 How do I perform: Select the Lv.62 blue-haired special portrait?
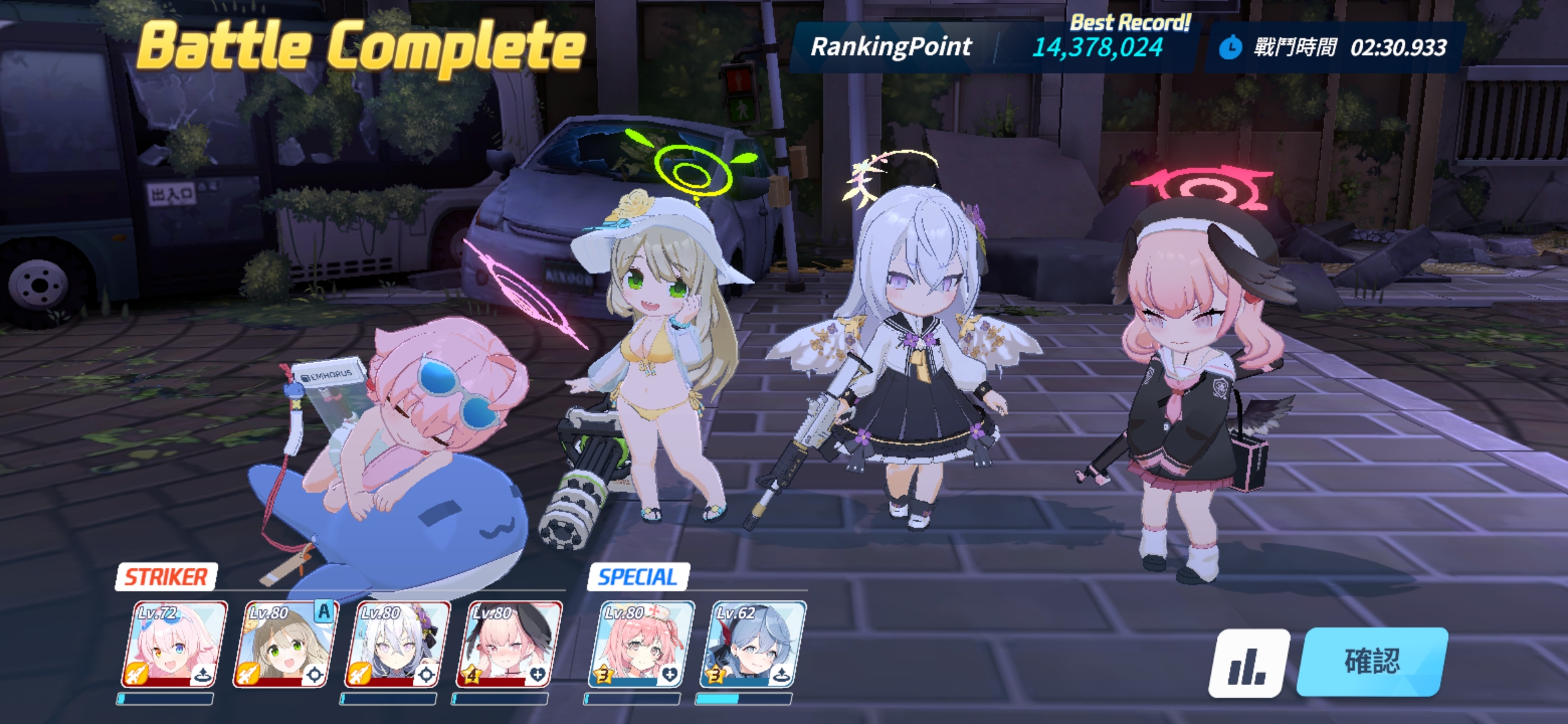click(753, 645)
